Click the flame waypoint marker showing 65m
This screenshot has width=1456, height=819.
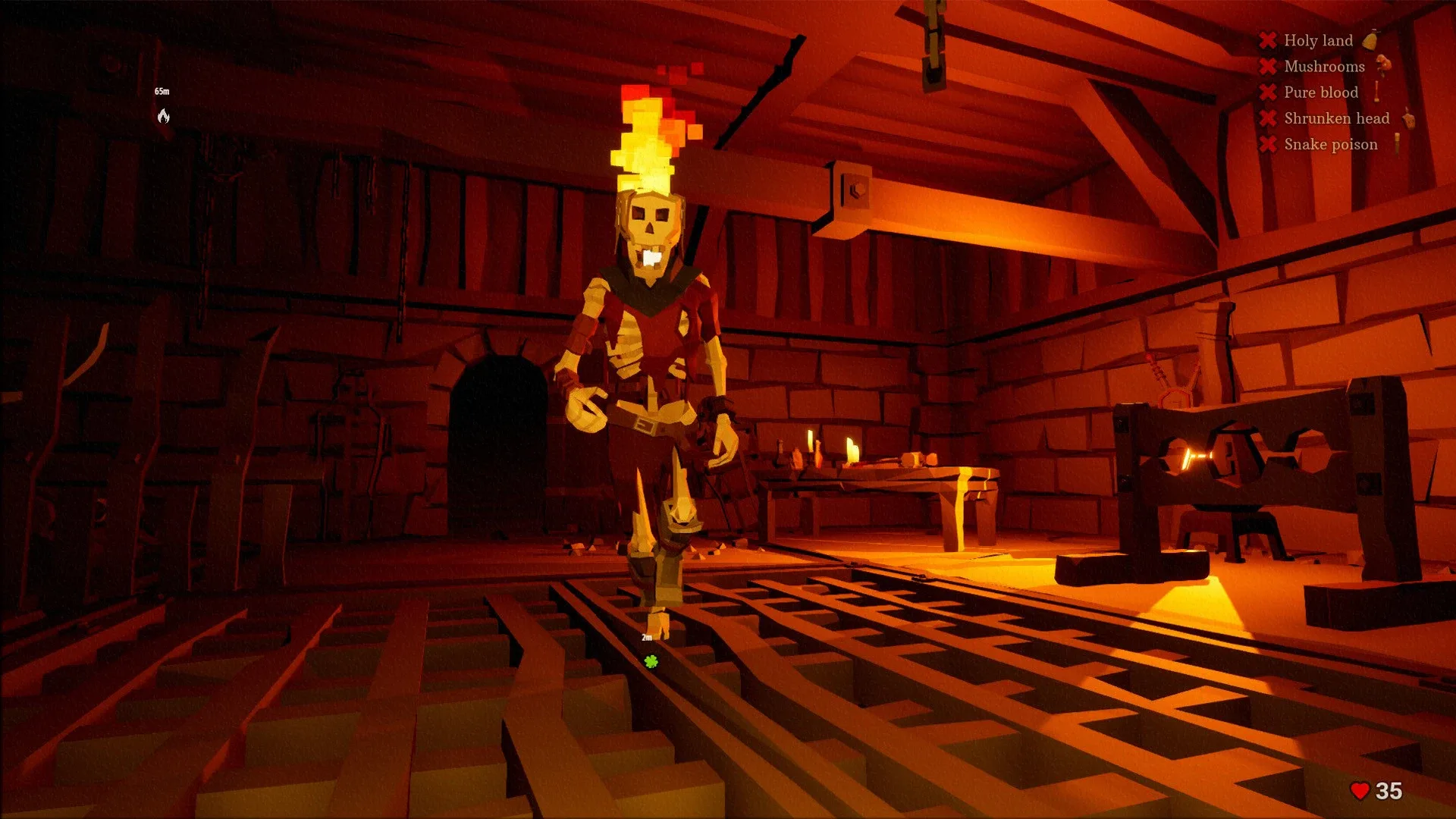162,114
